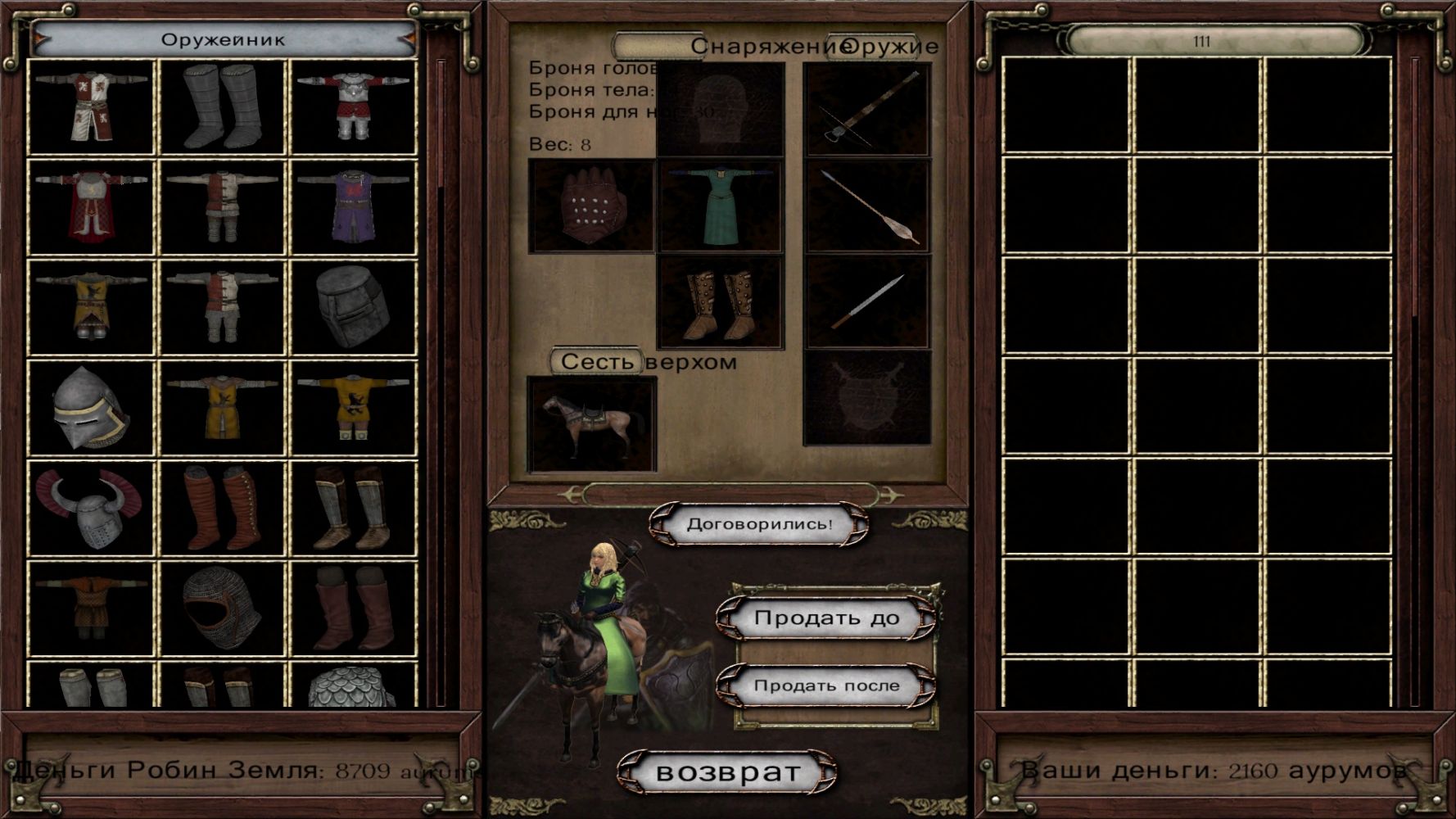The height and width of the screenshot is (819, 1456).
Task: Select the visored bascinet helmet for sale
Action: click(91, 408)
